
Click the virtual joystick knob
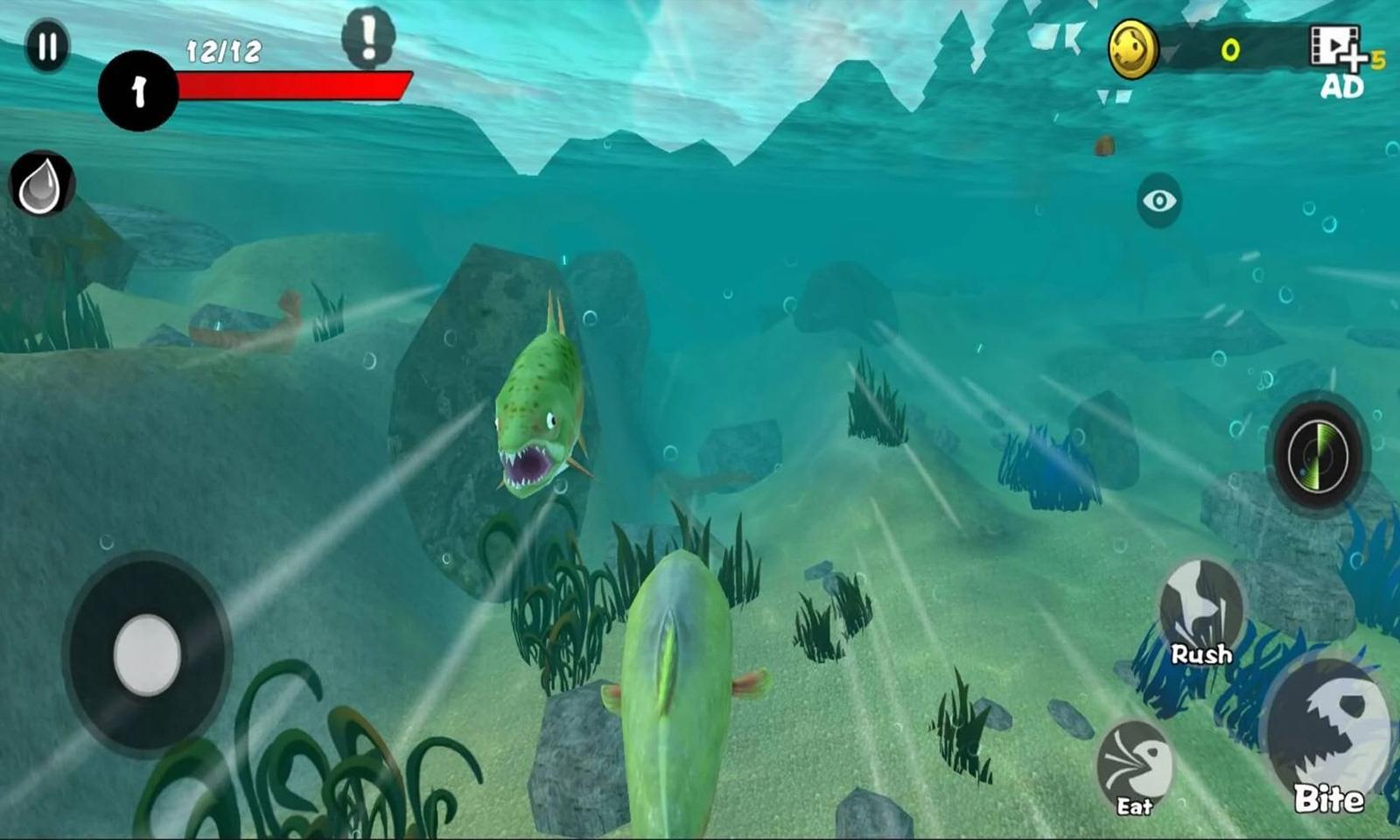147,654
